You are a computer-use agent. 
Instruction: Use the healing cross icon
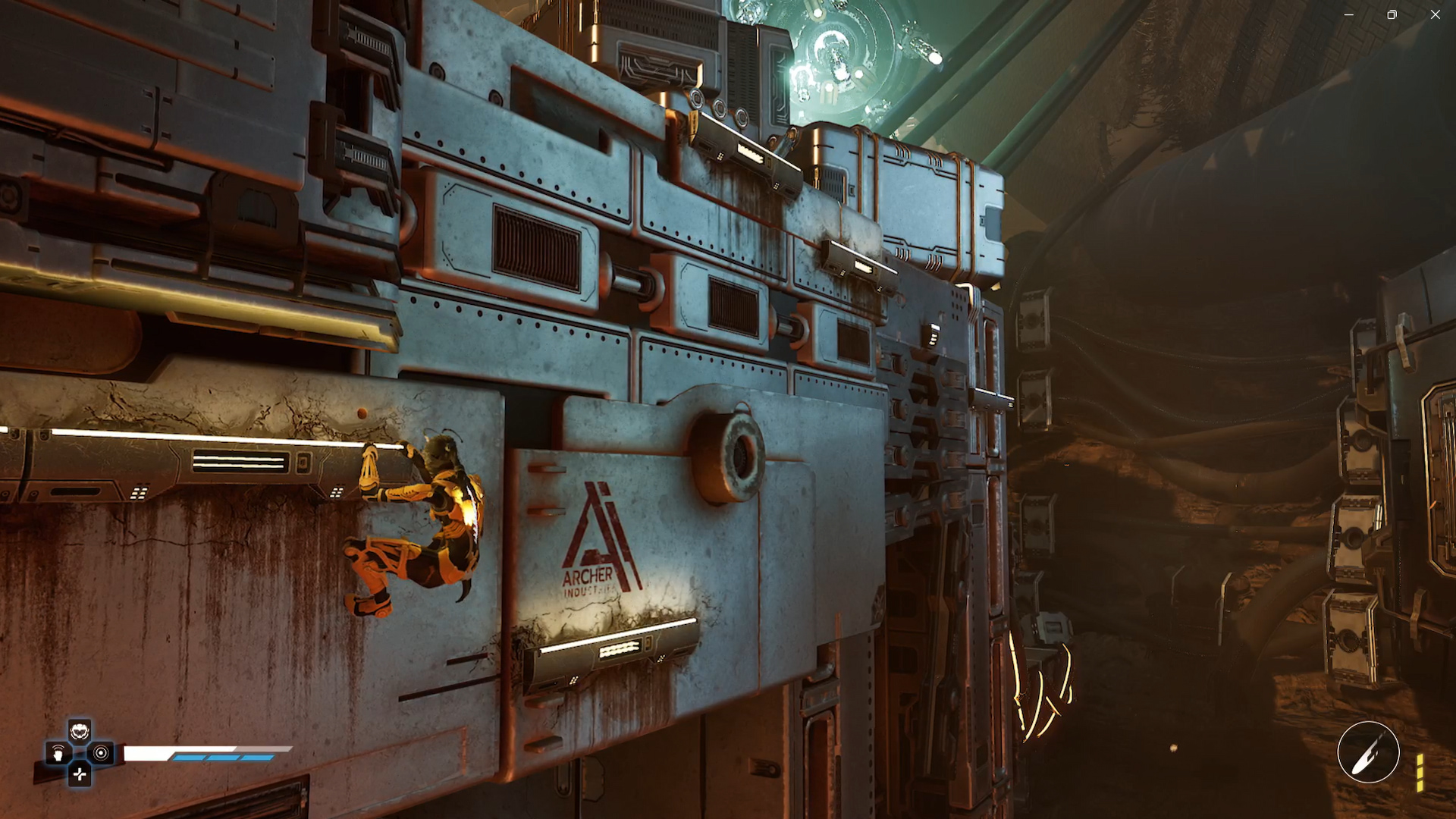80,774
